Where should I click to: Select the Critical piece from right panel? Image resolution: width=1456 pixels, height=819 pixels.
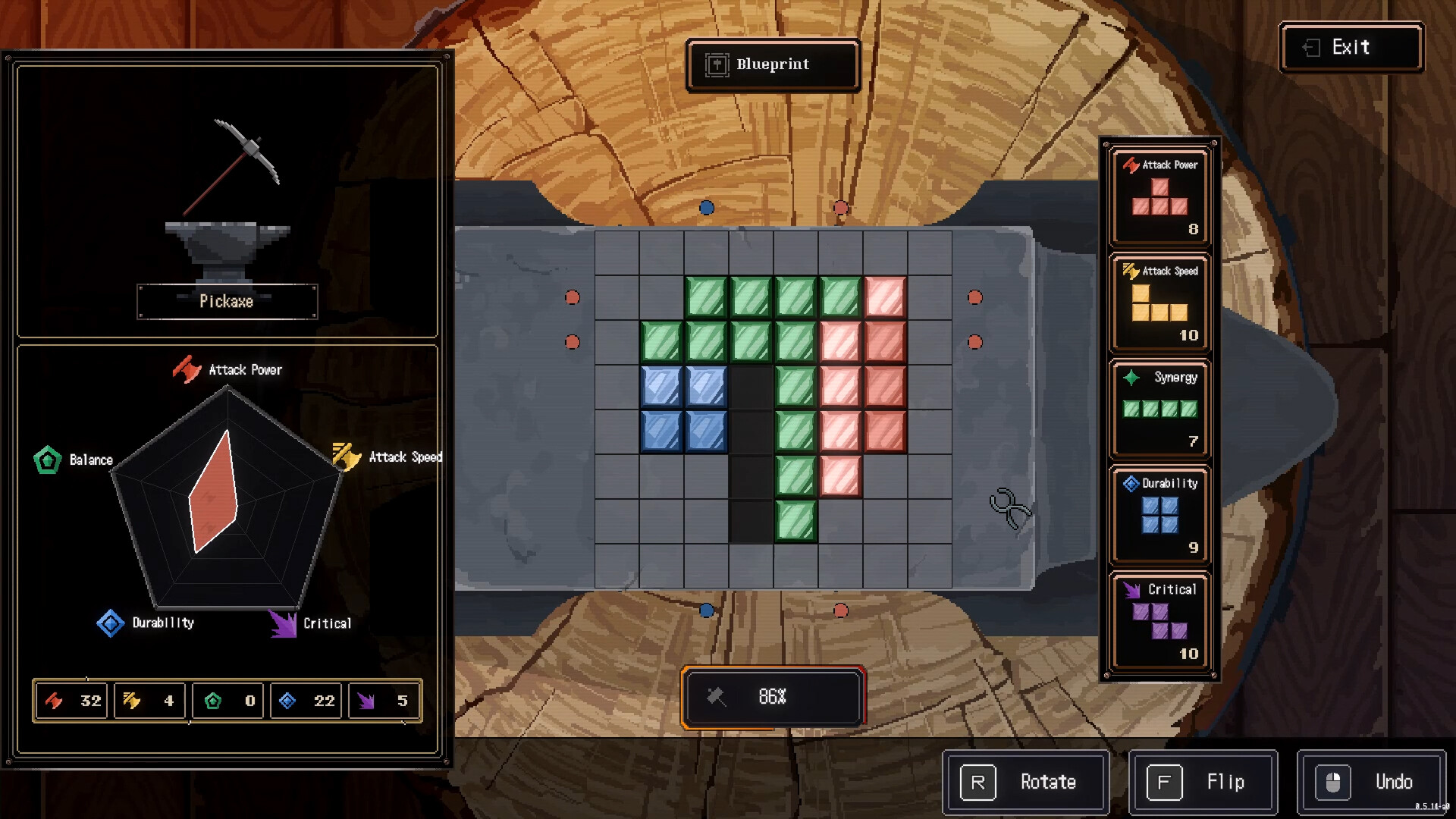[x=1160, y=620]
